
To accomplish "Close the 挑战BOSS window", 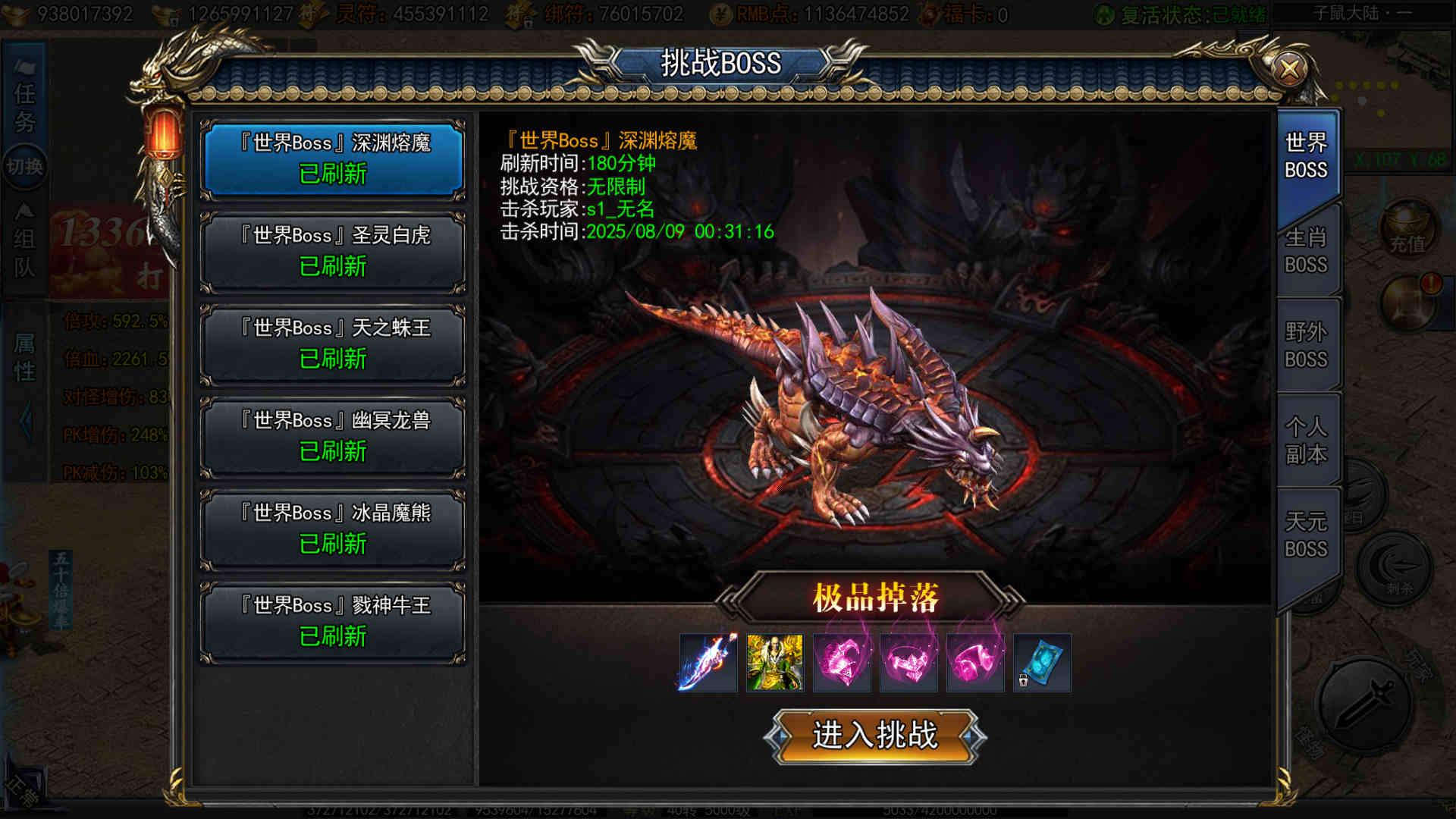I will [1289, 70].
